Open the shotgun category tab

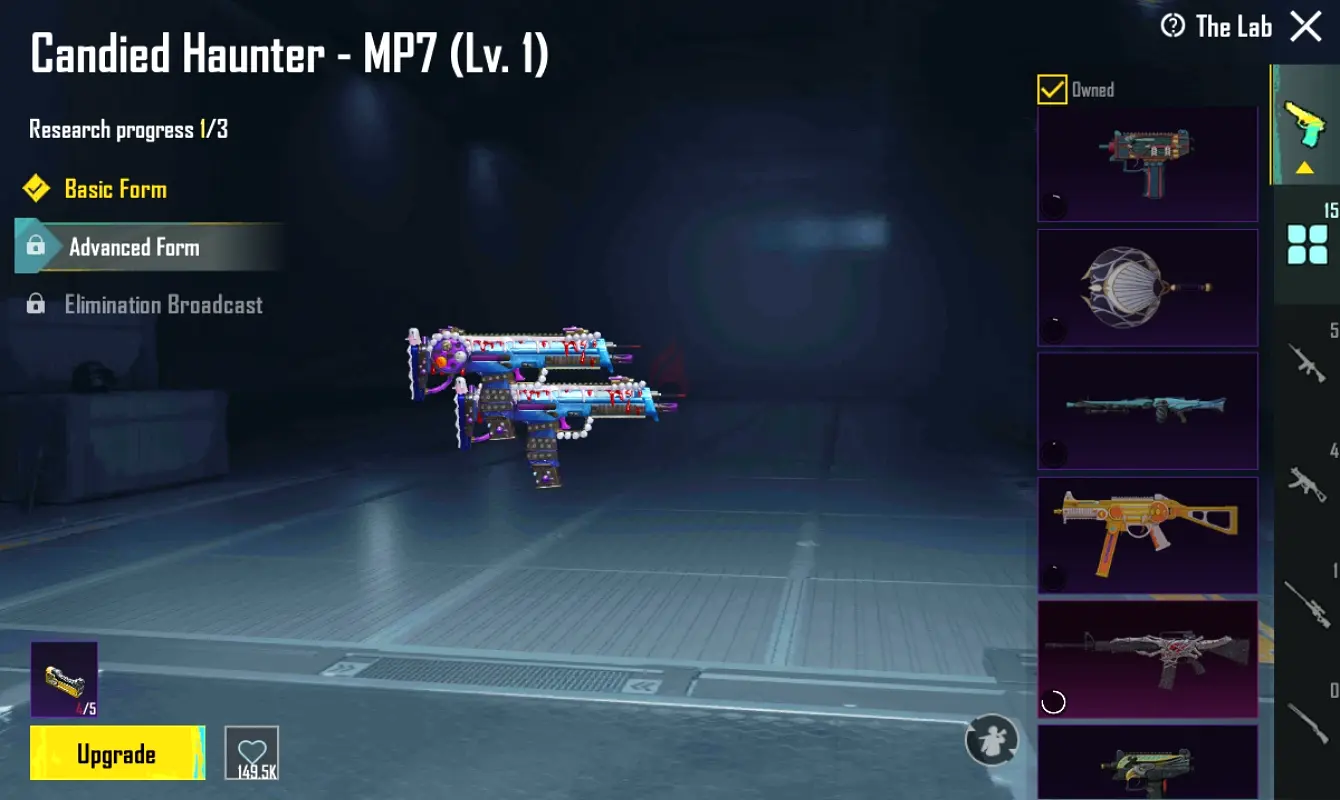[1307, 722]
